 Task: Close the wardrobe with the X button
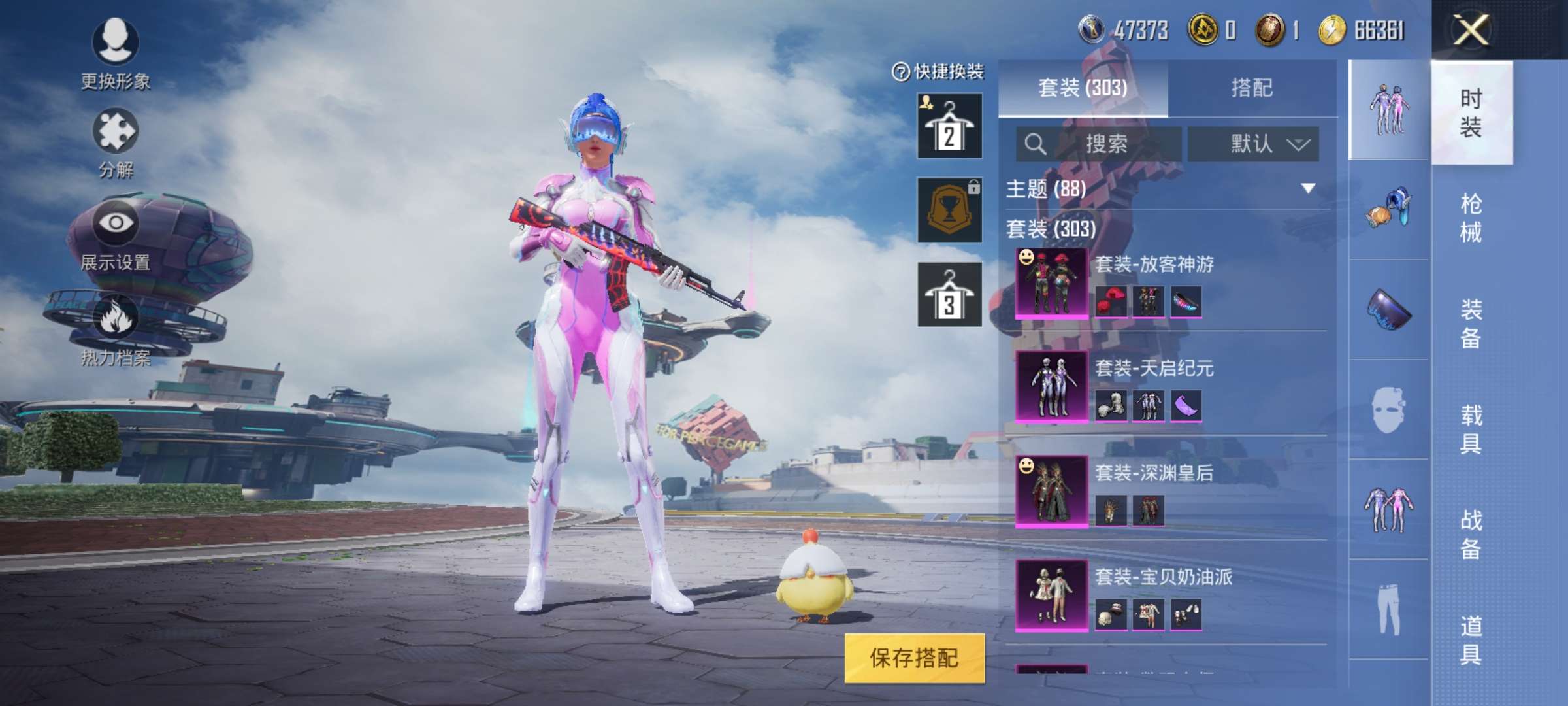(x=1470, y=30)
